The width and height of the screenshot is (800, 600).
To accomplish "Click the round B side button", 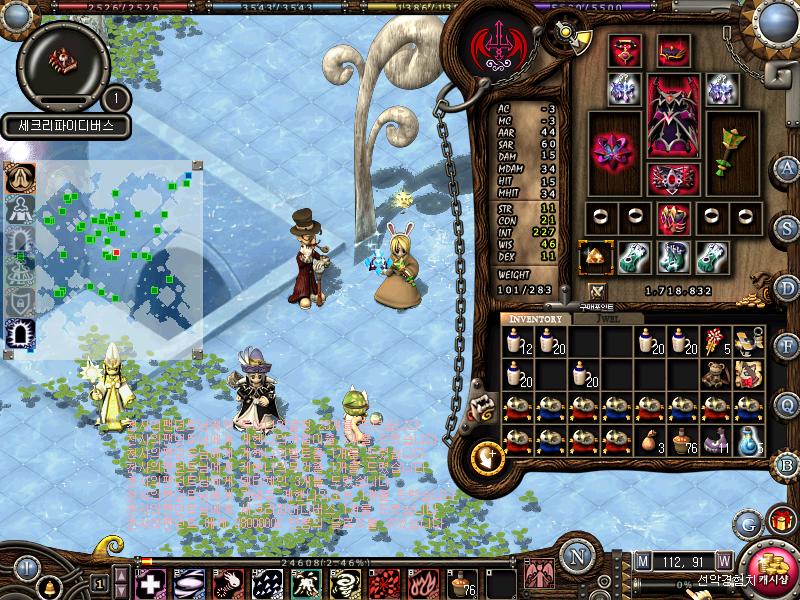I will pyautogui.click(x=788, y=464).
